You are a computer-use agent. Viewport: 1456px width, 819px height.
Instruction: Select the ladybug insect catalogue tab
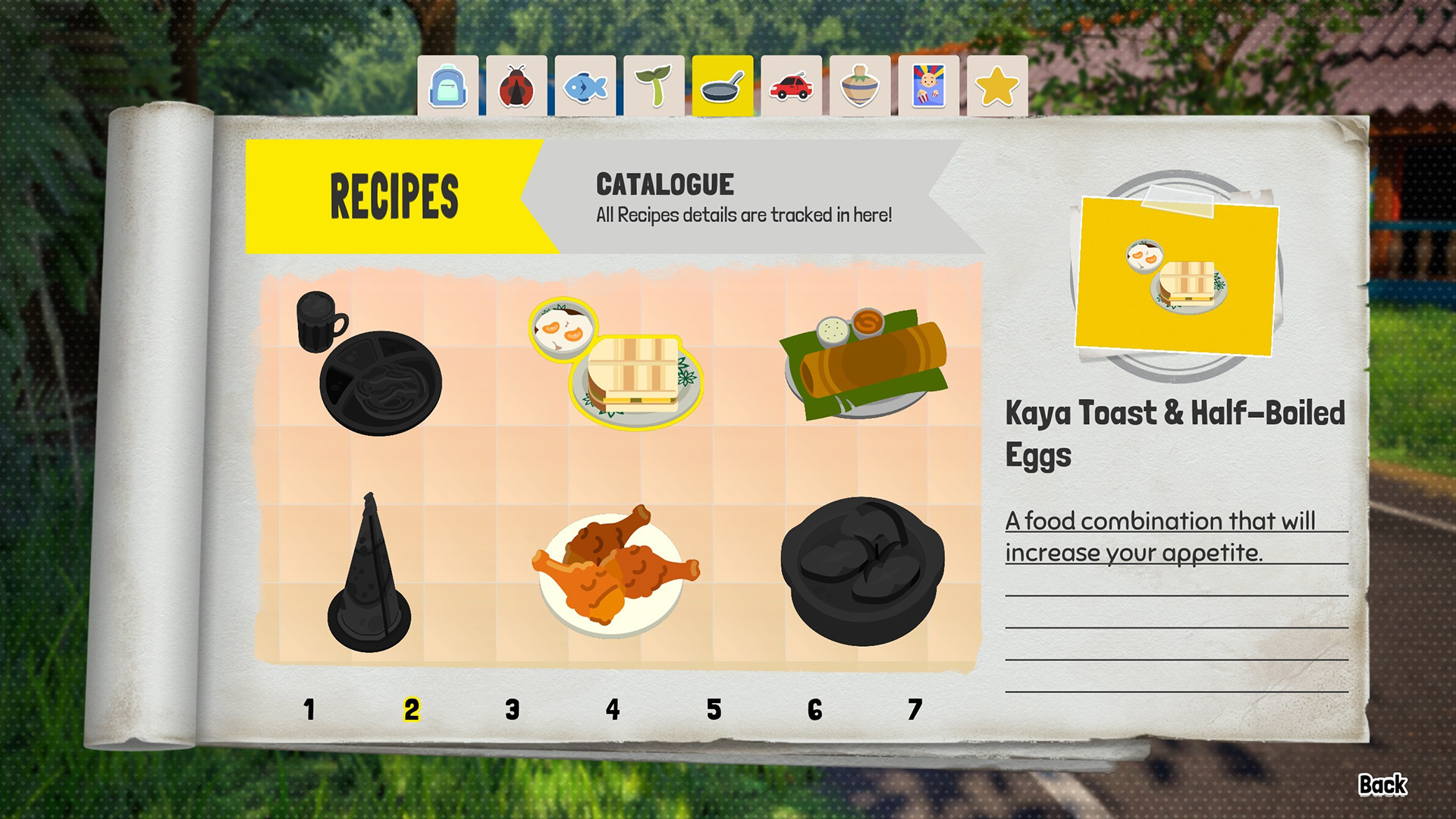(516, 85)
